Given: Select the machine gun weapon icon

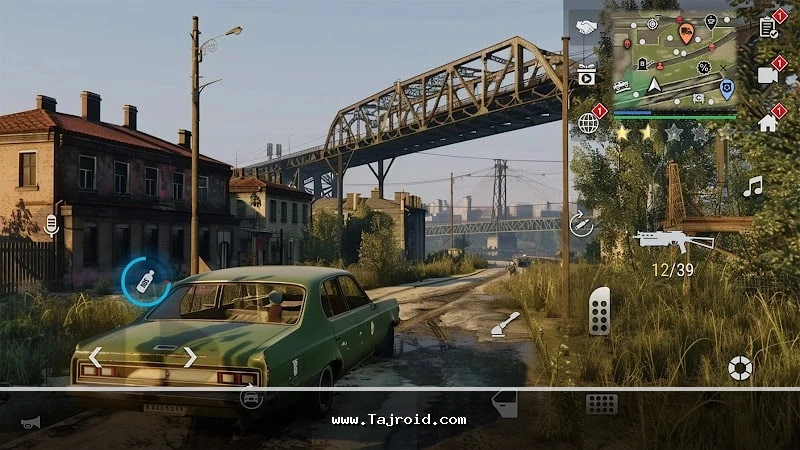Looking at the screenshot, I should click(674, 241).
